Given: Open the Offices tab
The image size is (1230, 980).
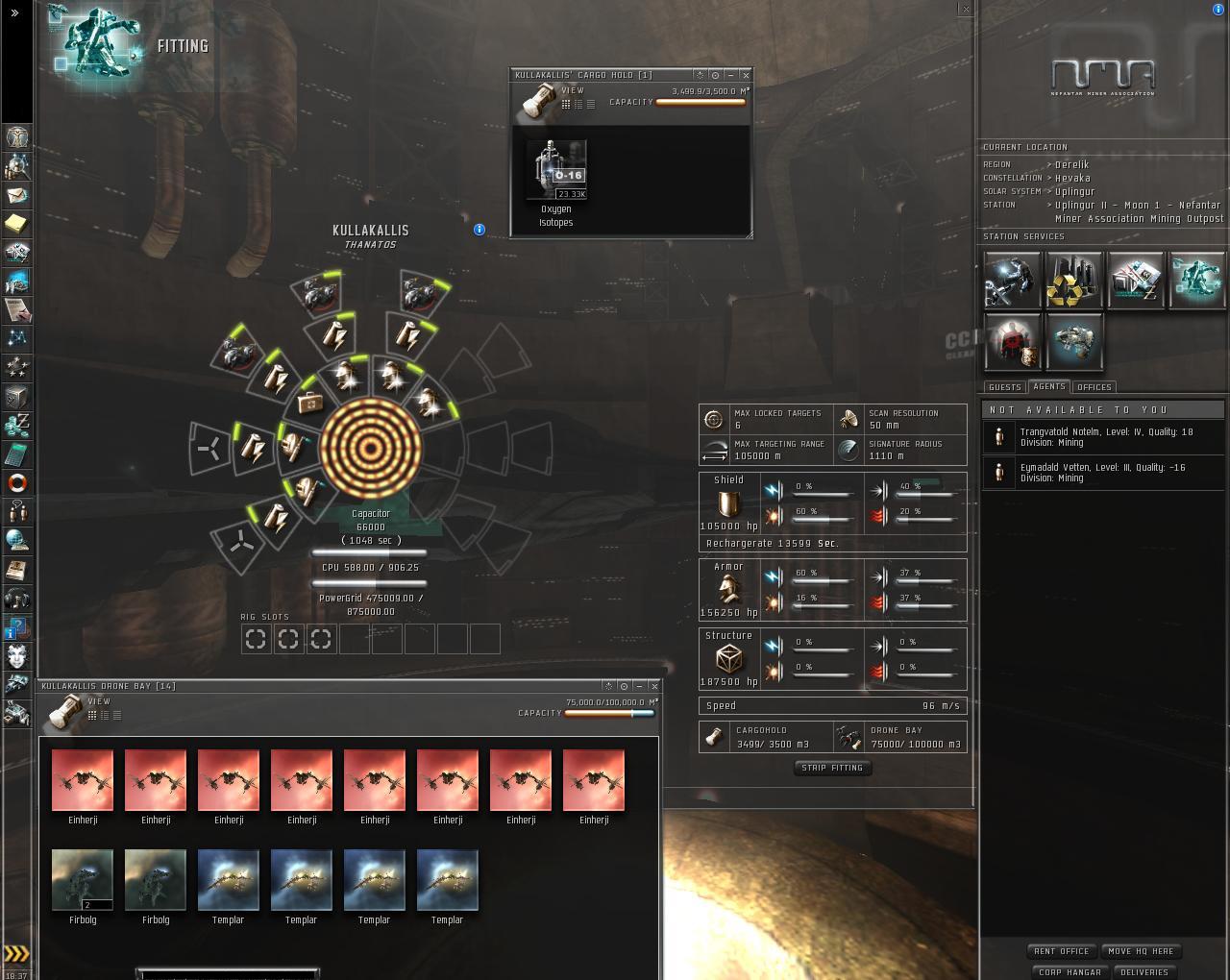Looking at the screenshot, I should point(1094,387).
